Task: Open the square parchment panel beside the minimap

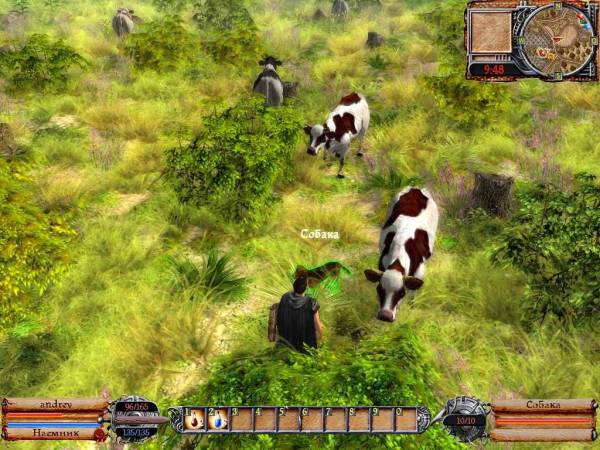Action: click(491, 35)
